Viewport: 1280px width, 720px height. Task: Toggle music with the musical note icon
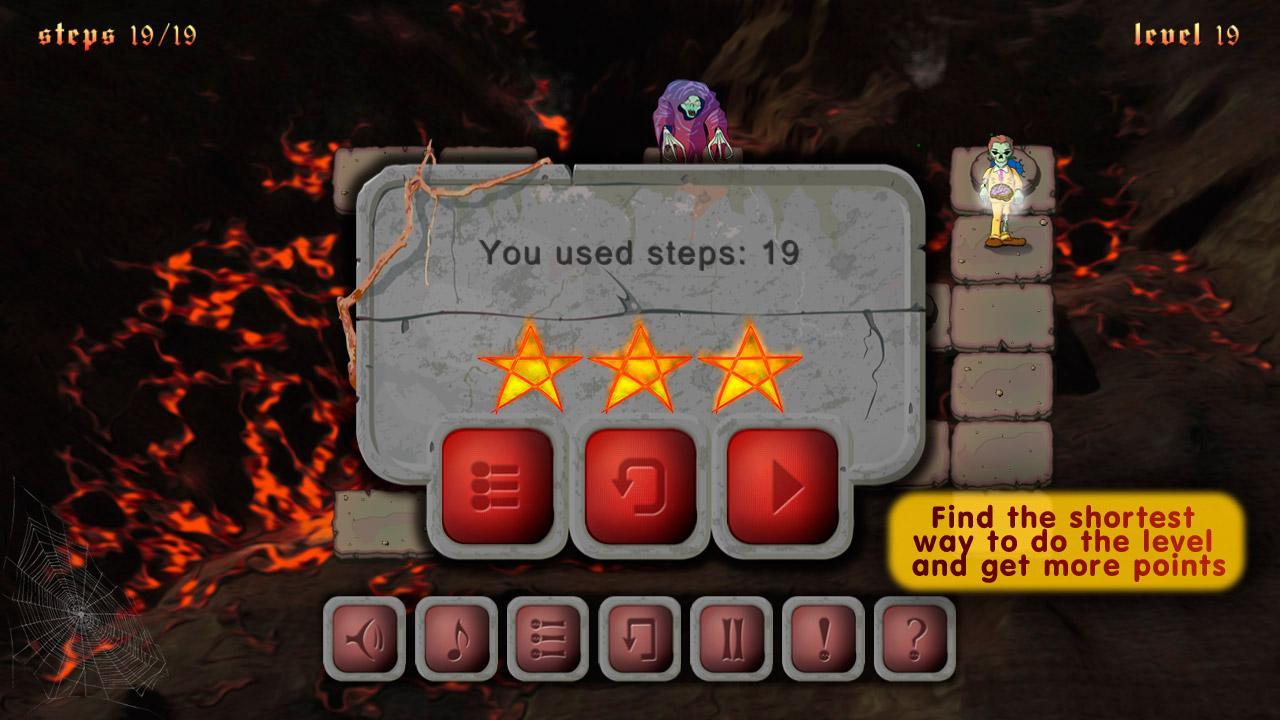coord(456,638)
